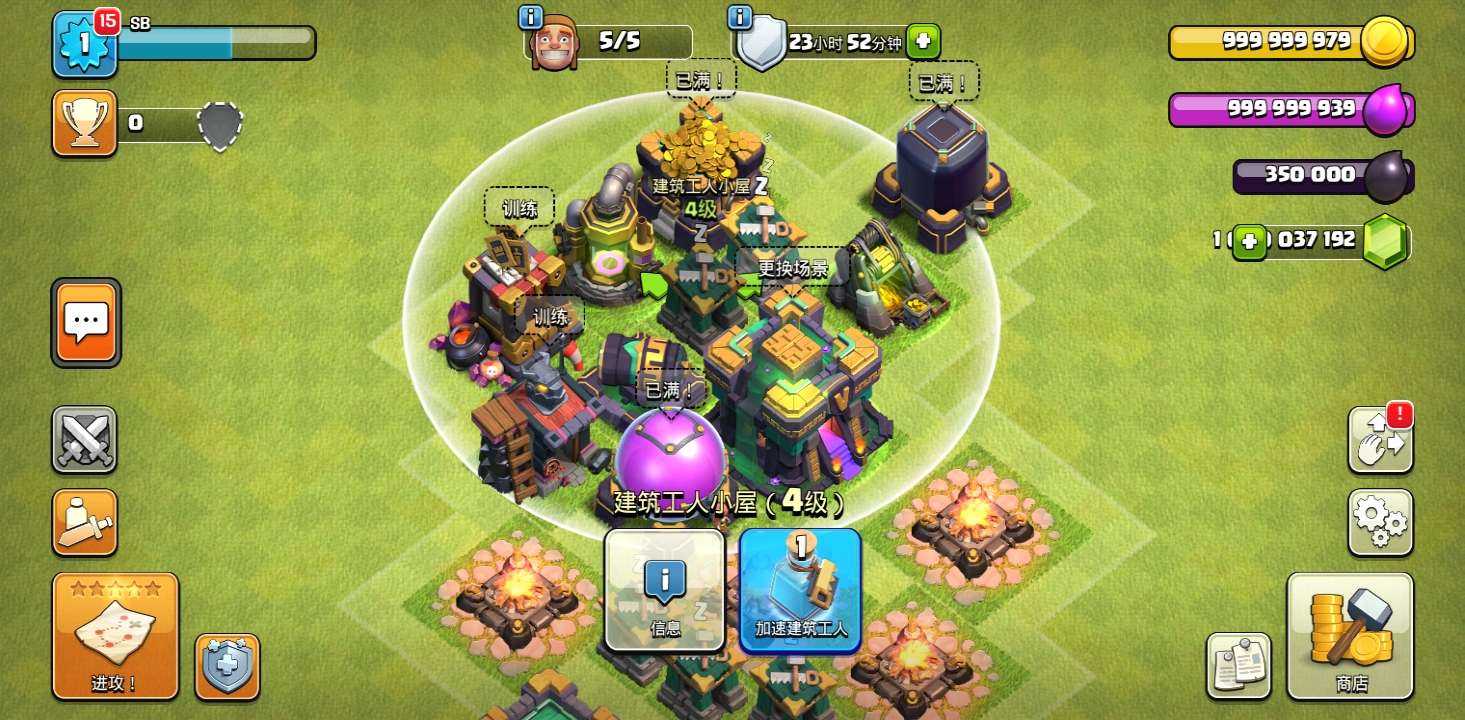Open the chat speech bubble
The height and width of the screenshot is (720, 1465).
86,322
